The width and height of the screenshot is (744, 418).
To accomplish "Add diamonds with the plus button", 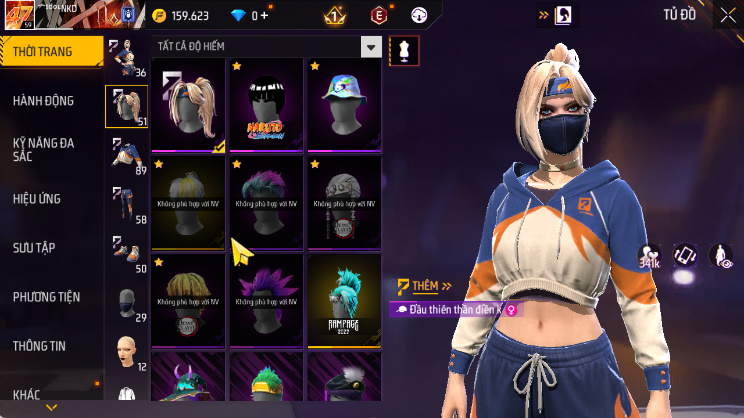I will pyautogui.click(x=265, y=15).
